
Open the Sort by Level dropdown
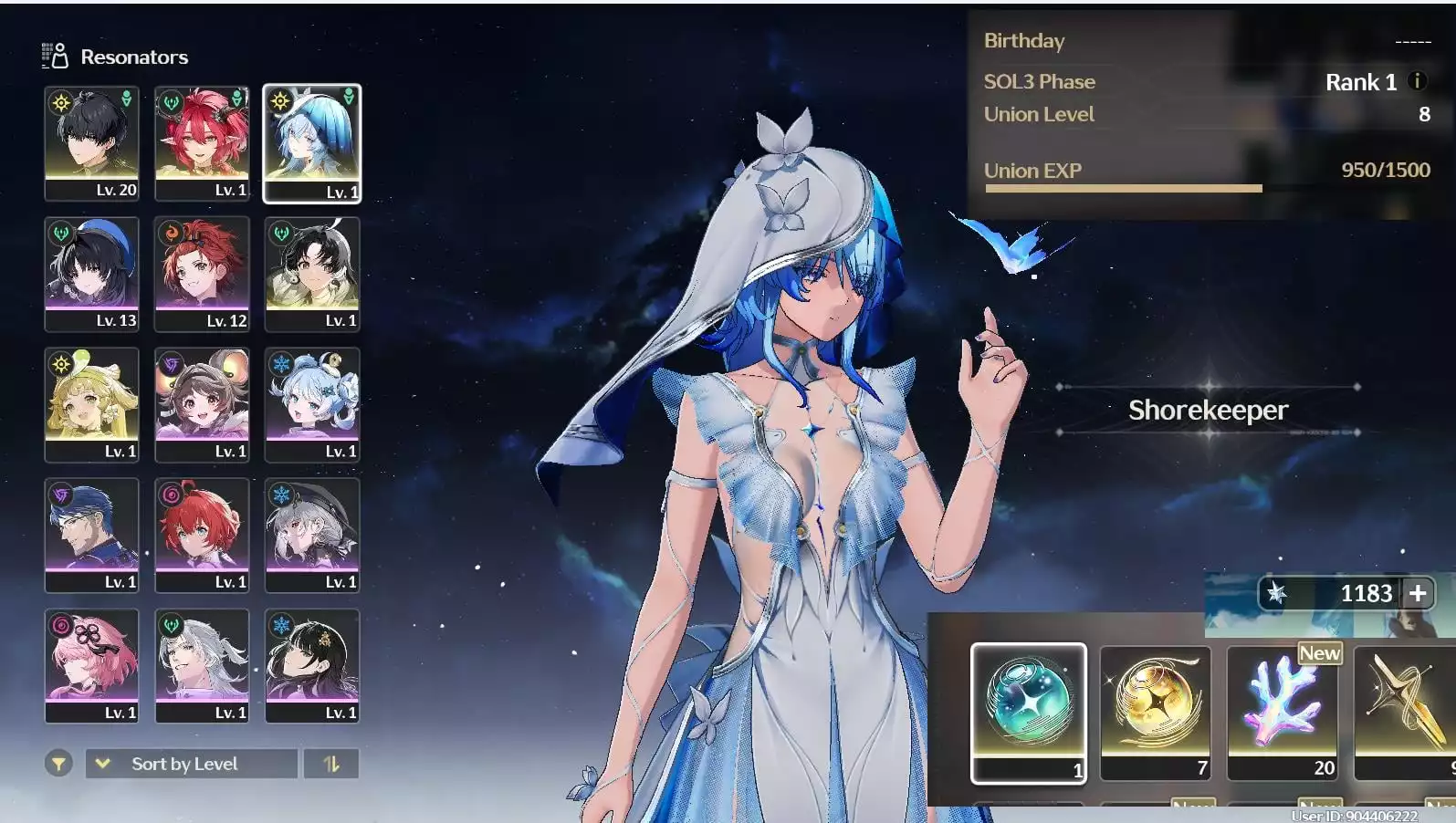[192, 764]
